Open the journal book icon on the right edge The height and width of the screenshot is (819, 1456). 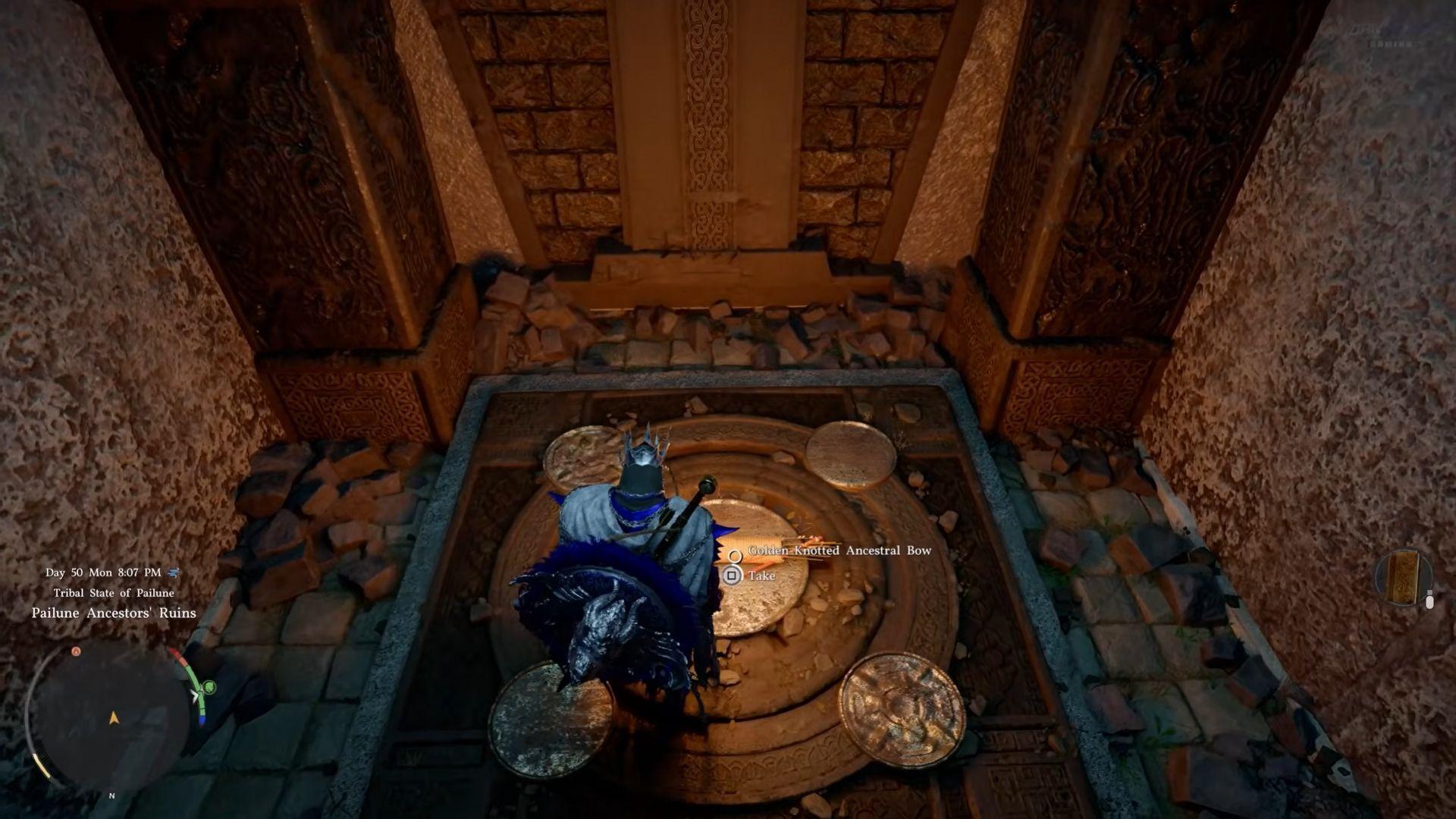tap(1404, 577)
